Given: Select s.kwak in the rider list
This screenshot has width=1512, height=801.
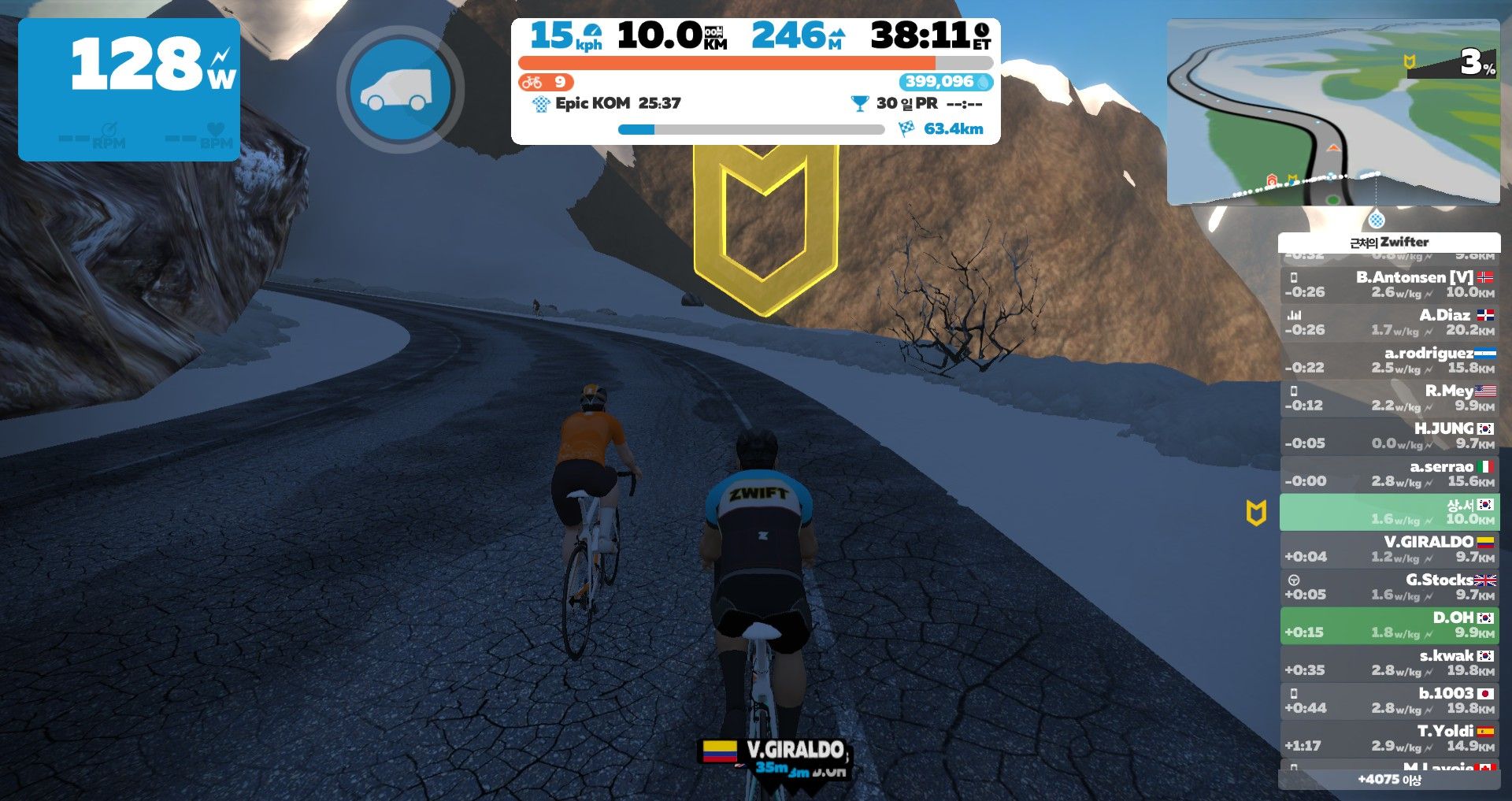Looking at the screenshot, I should pos(1389,662).
